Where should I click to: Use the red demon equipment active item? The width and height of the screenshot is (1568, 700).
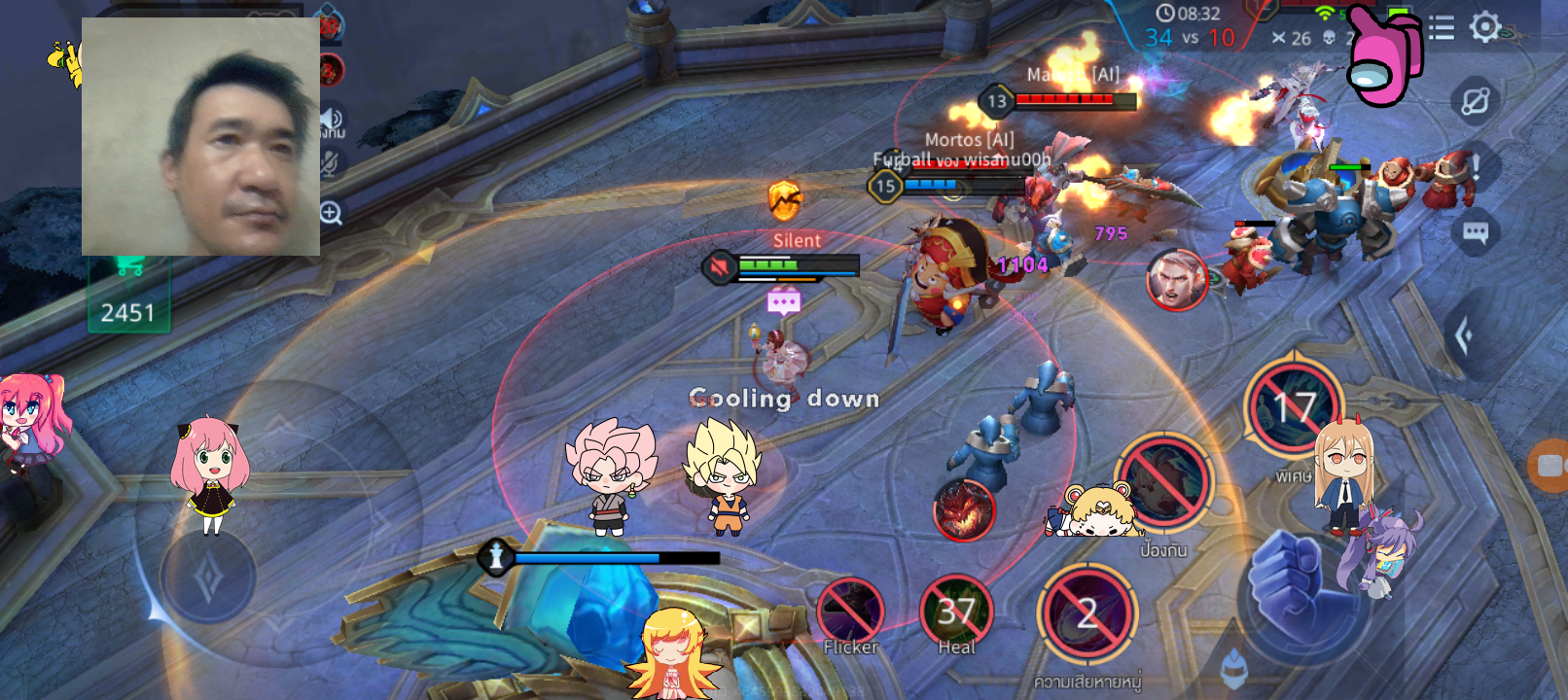964,509
